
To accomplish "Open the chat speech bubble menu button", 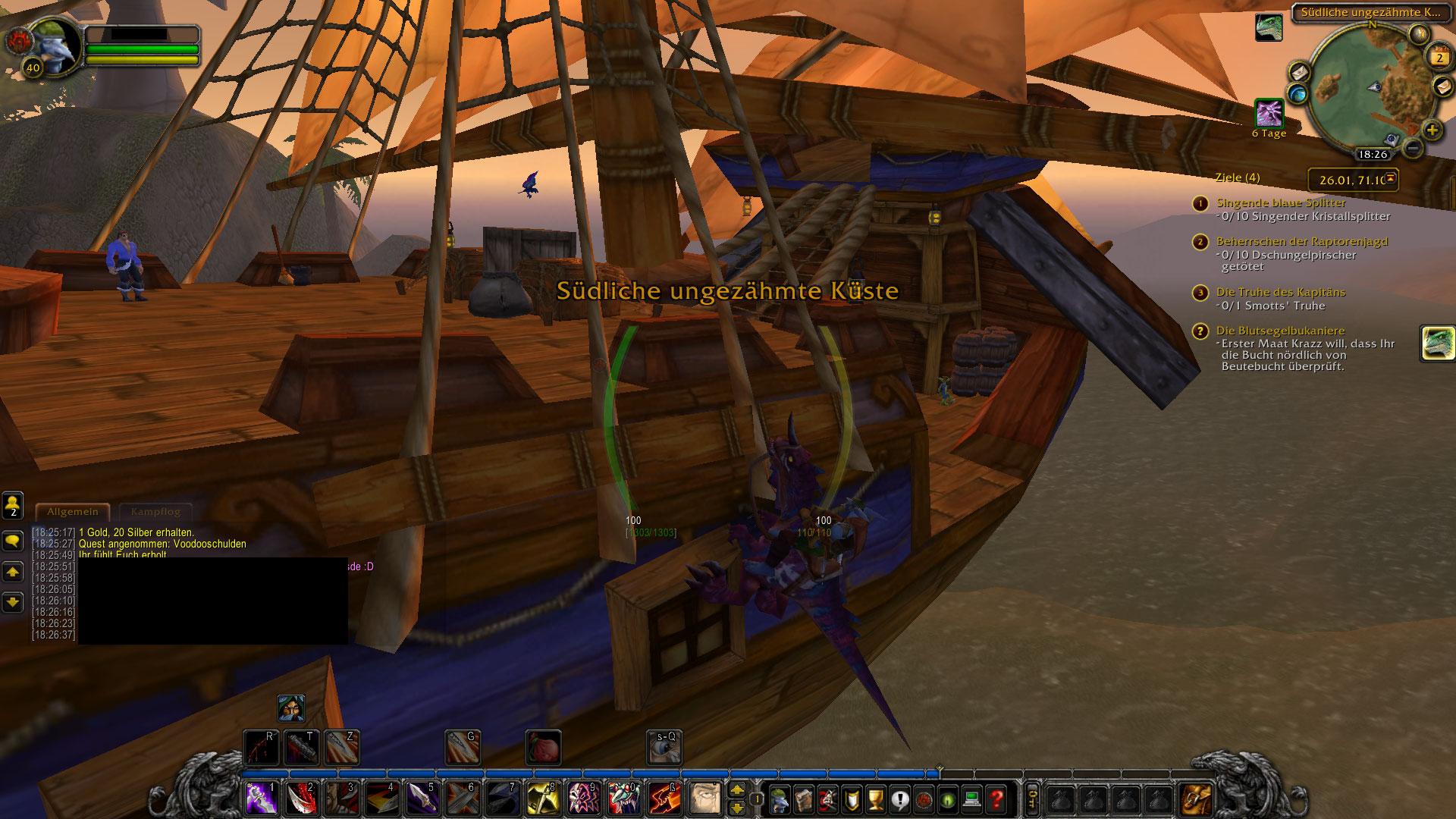I will pos(13,541).
